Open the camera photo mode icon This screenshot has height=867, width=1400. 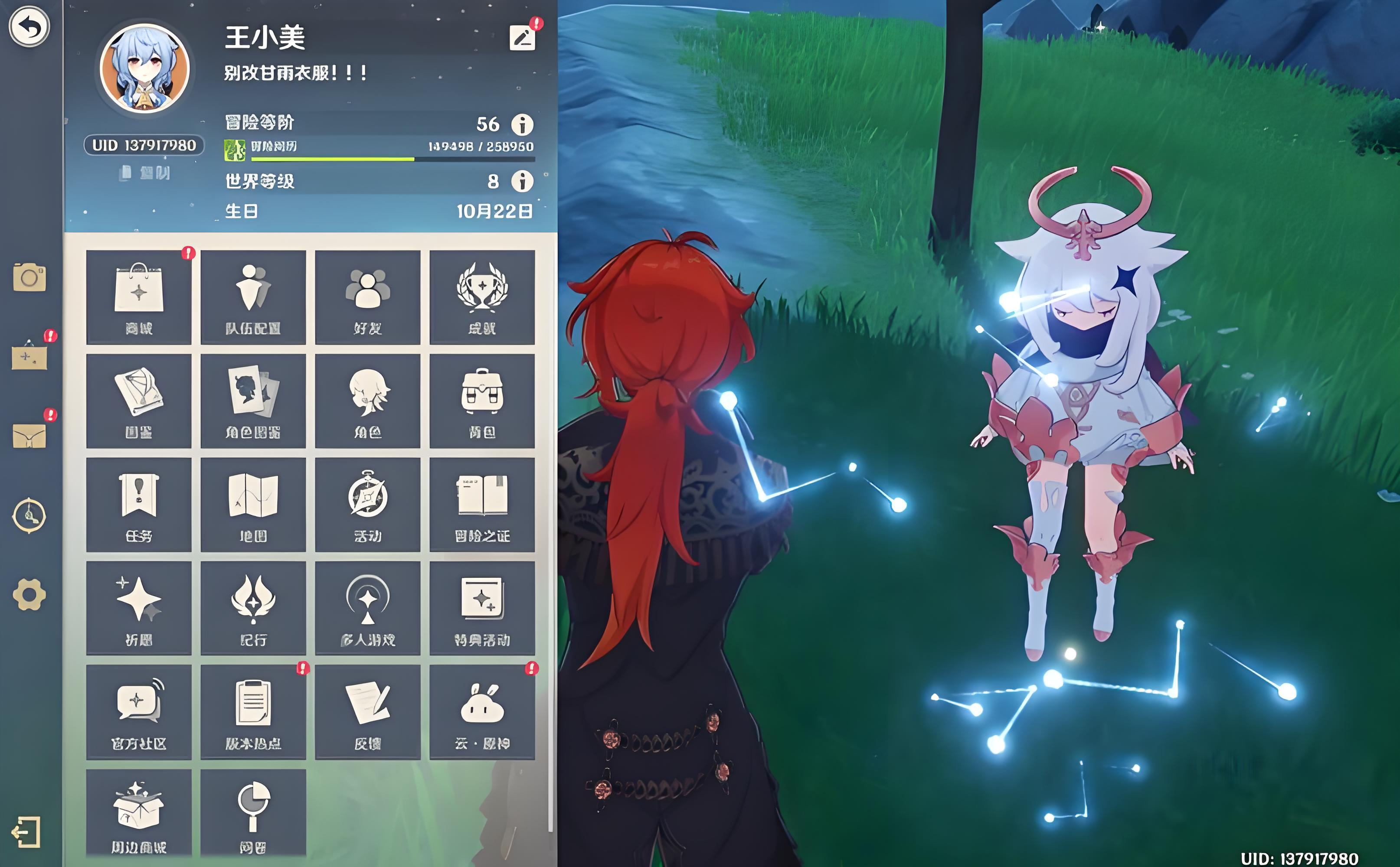[29, 278]
